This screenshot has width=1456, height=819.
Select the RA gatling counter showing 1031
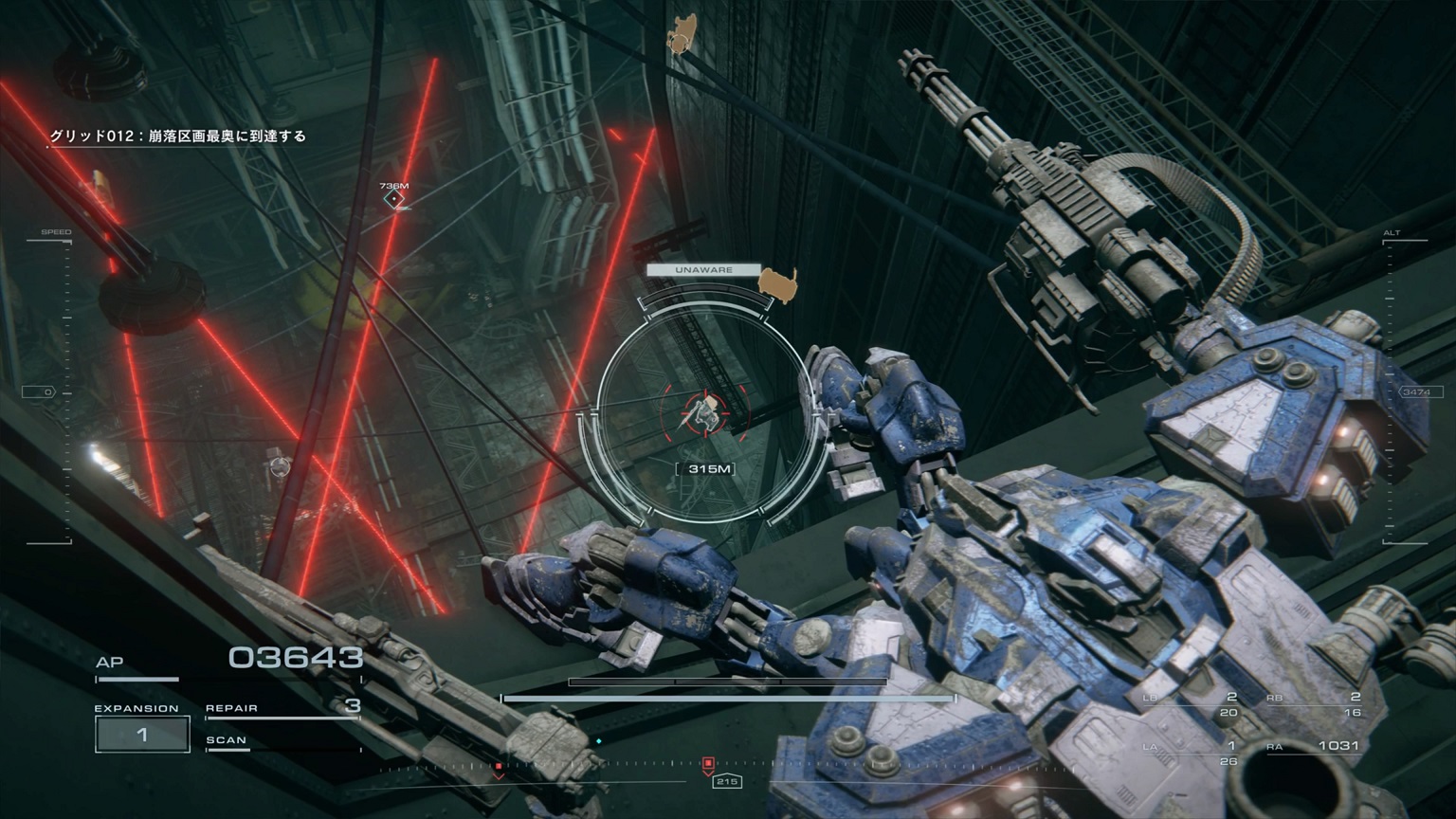(x=1337, y=747)
